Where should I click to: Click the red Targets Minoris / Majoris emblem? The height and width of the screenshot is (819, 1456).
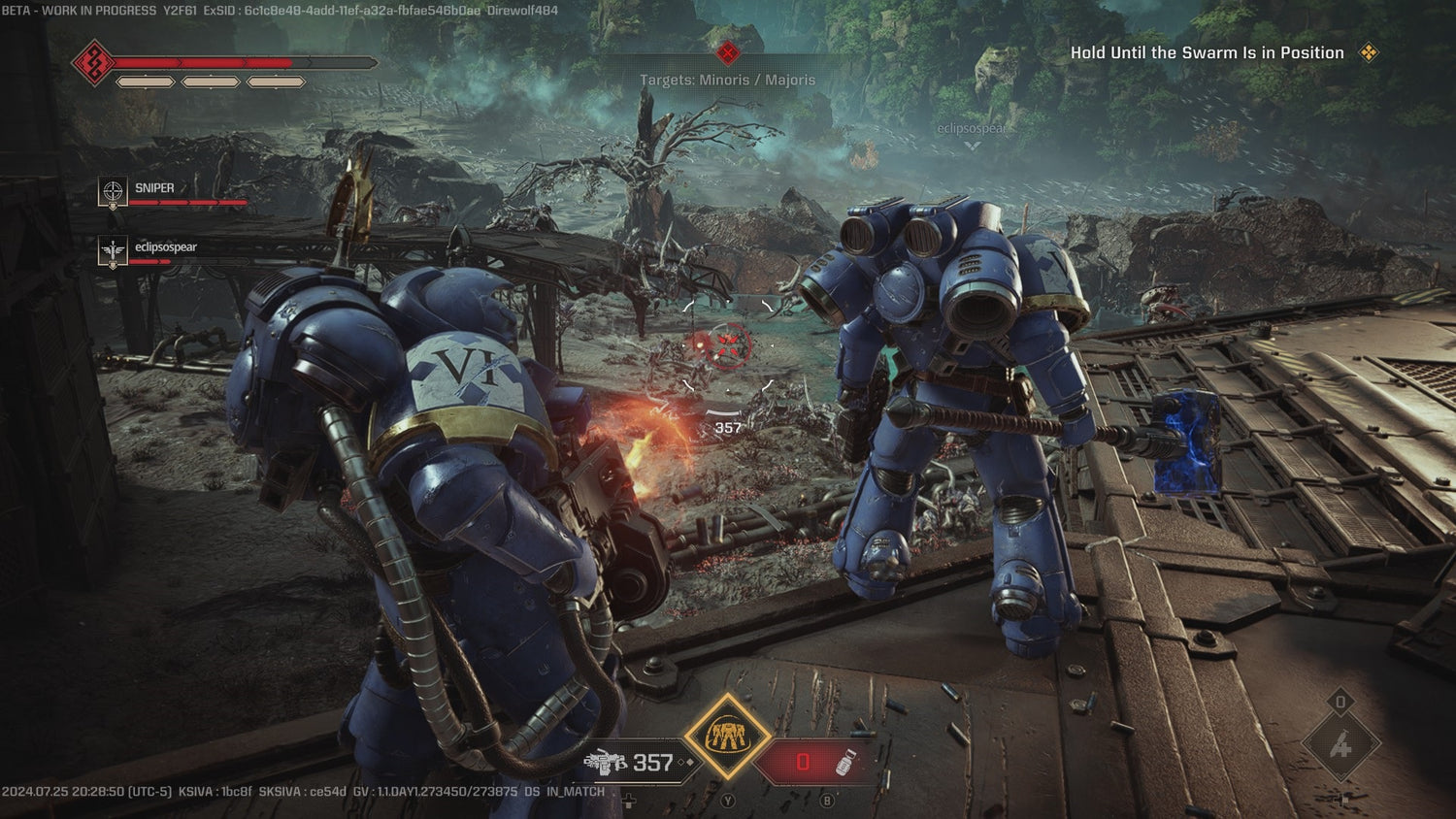coord(727,53)
